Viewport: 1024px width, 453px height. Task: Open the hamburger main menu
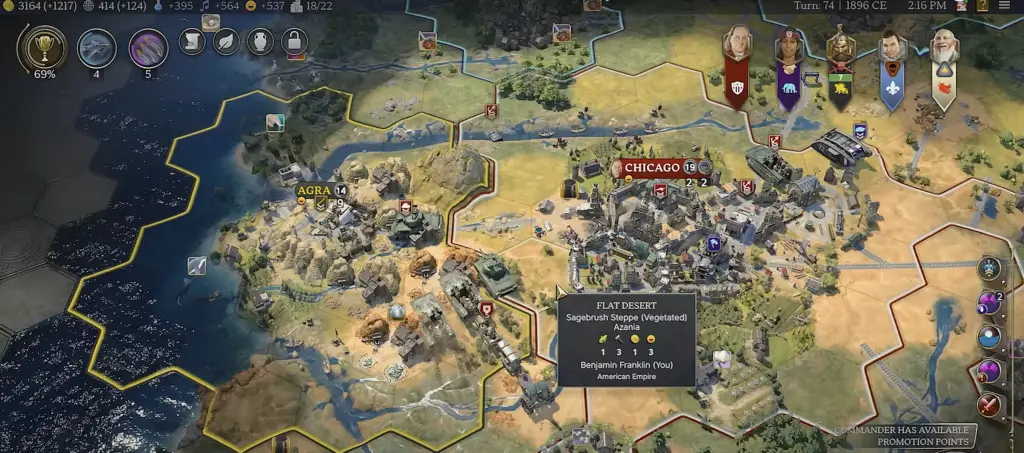(x=1004, y=6)
